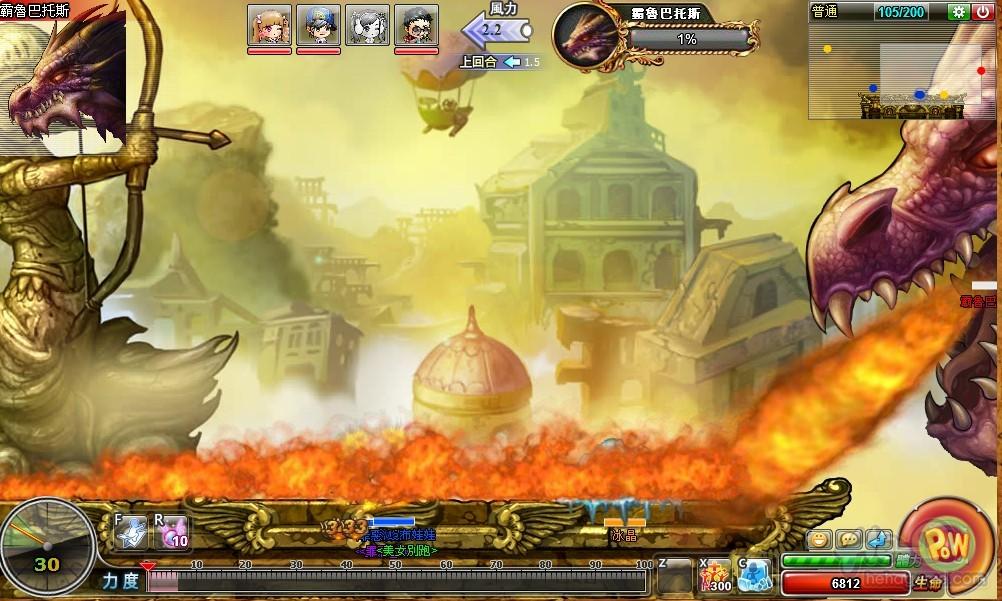
Task: Click the angle gauge dial showing 30
Action: (46, 546)
